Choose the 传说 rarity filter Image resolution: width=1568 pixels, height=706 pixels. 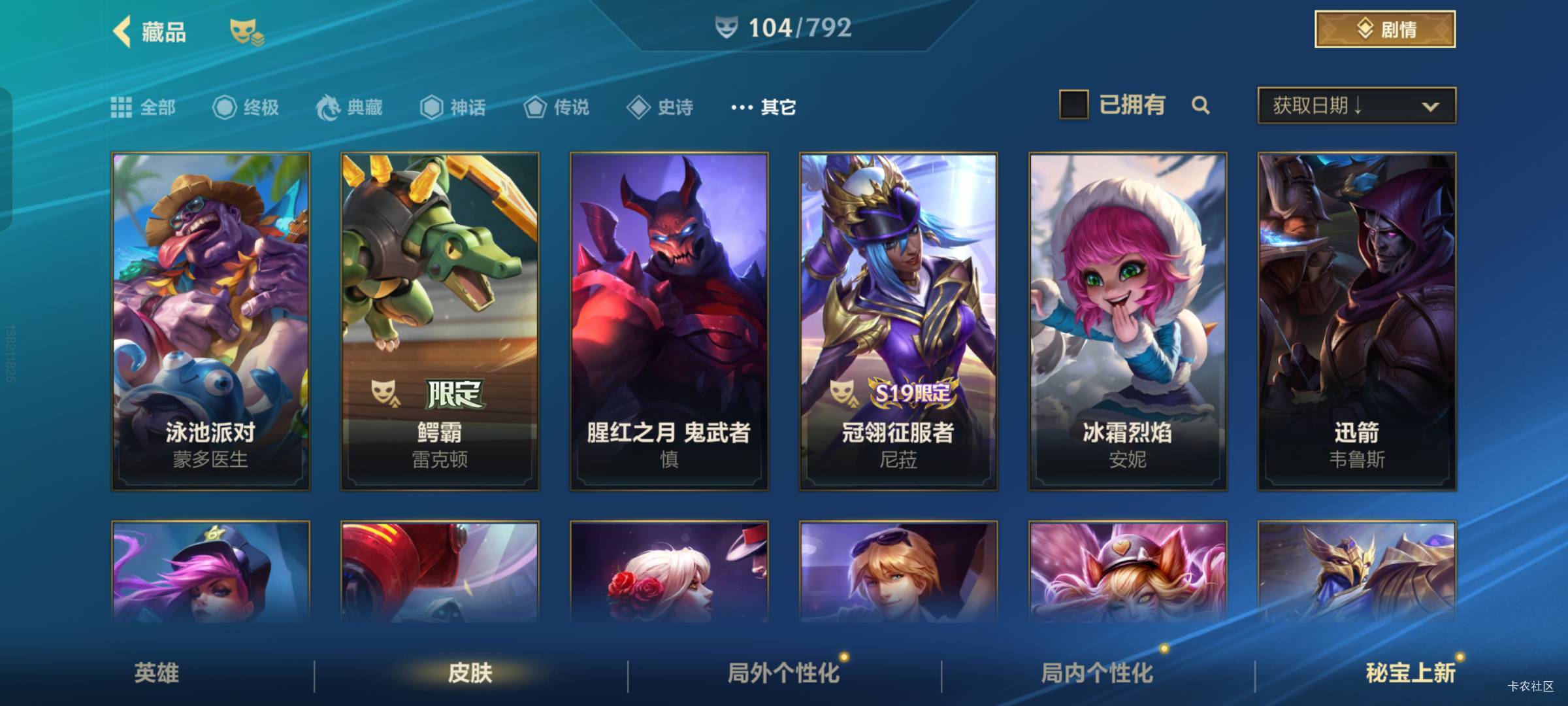tap(557, 107)
